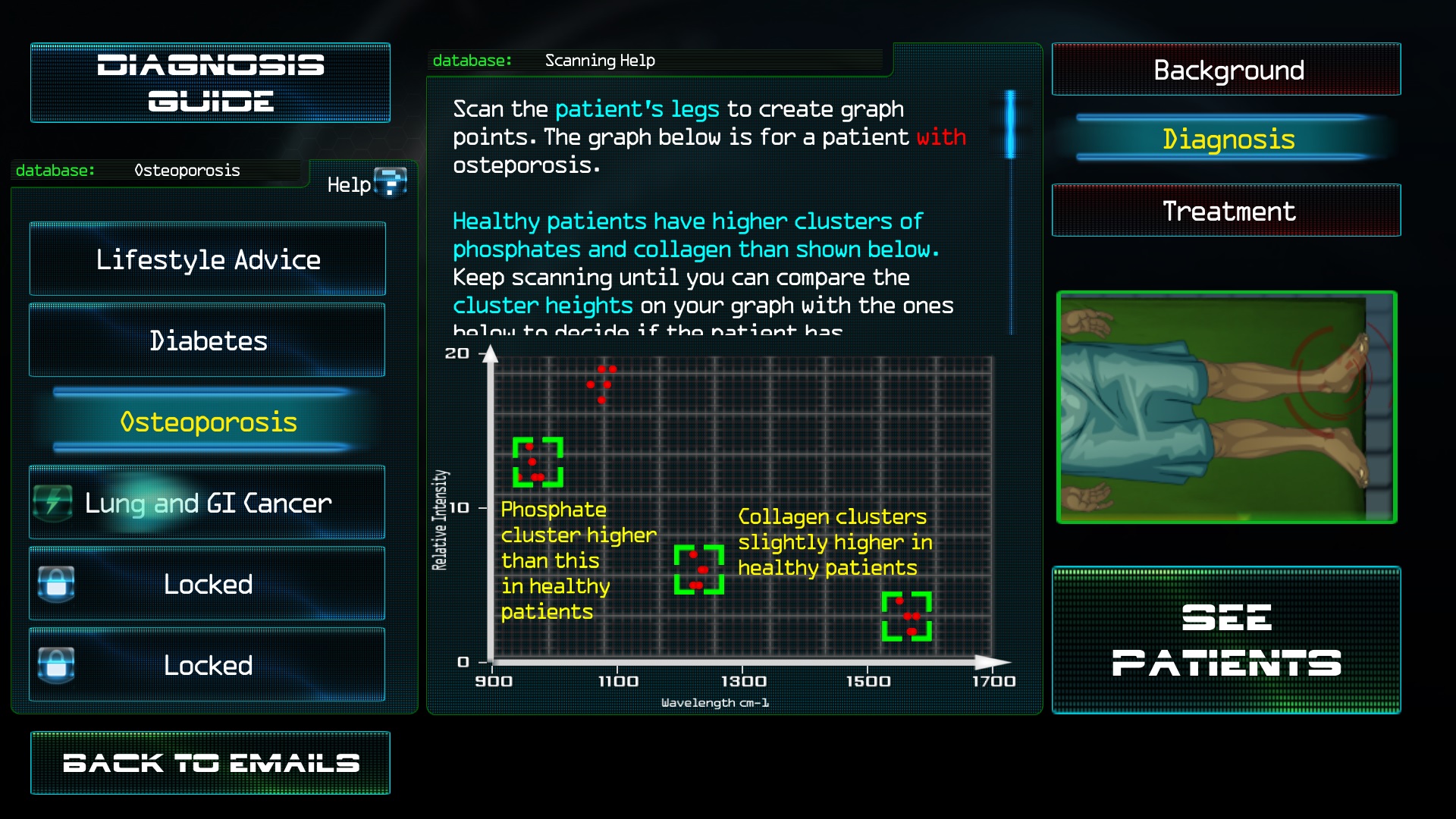Click the patient scan thumbnail image
This screenshot has height=819, width=1456.
coord(1226,406)
